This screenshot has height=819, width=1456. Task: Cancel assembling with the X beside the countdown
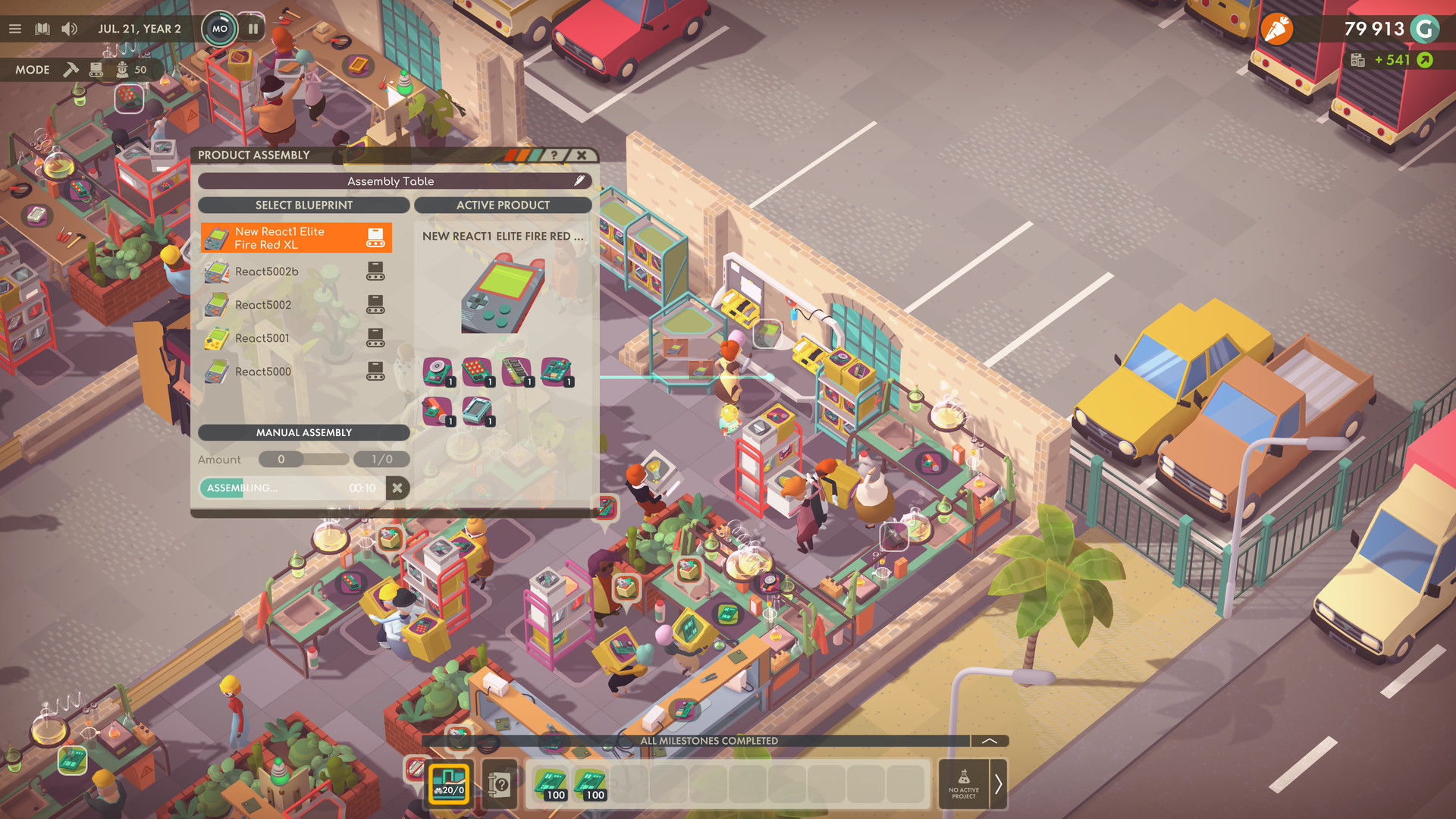click(398, 488)
